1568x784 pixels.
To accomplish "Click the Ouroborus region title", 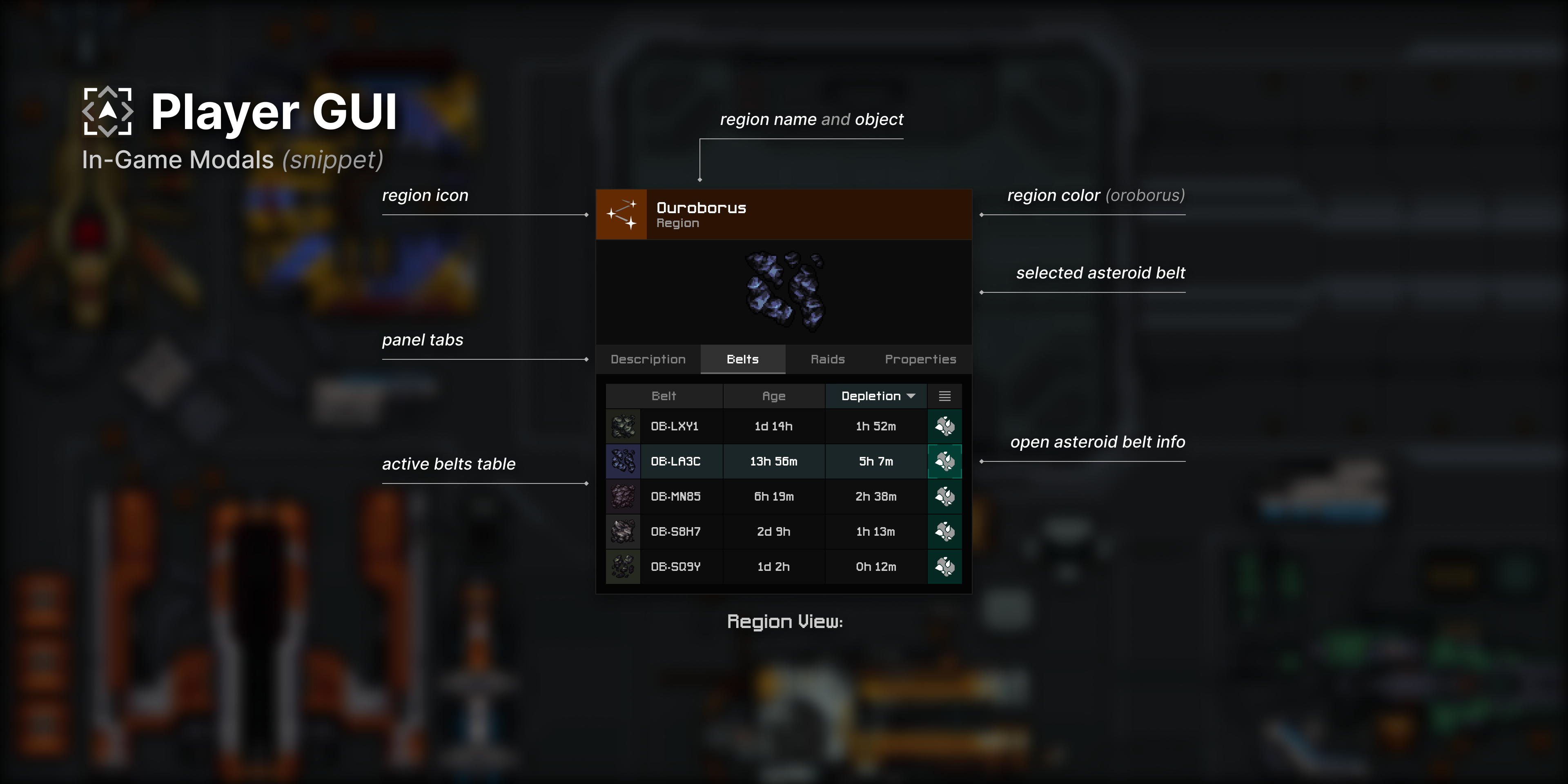I will tap(701, 207).
